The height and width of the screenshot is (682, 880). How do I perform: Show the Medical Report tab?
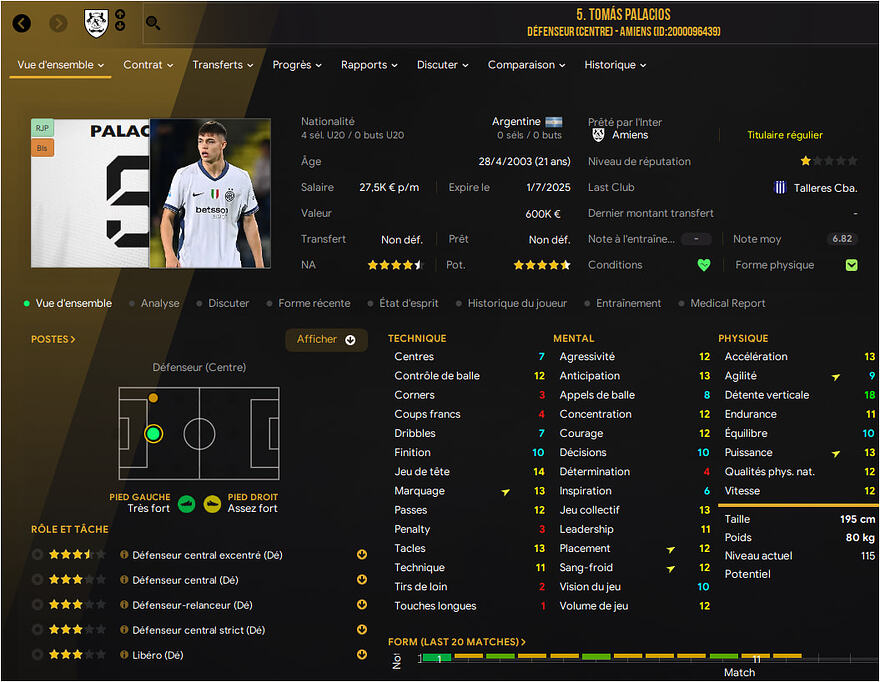[727, 303]
